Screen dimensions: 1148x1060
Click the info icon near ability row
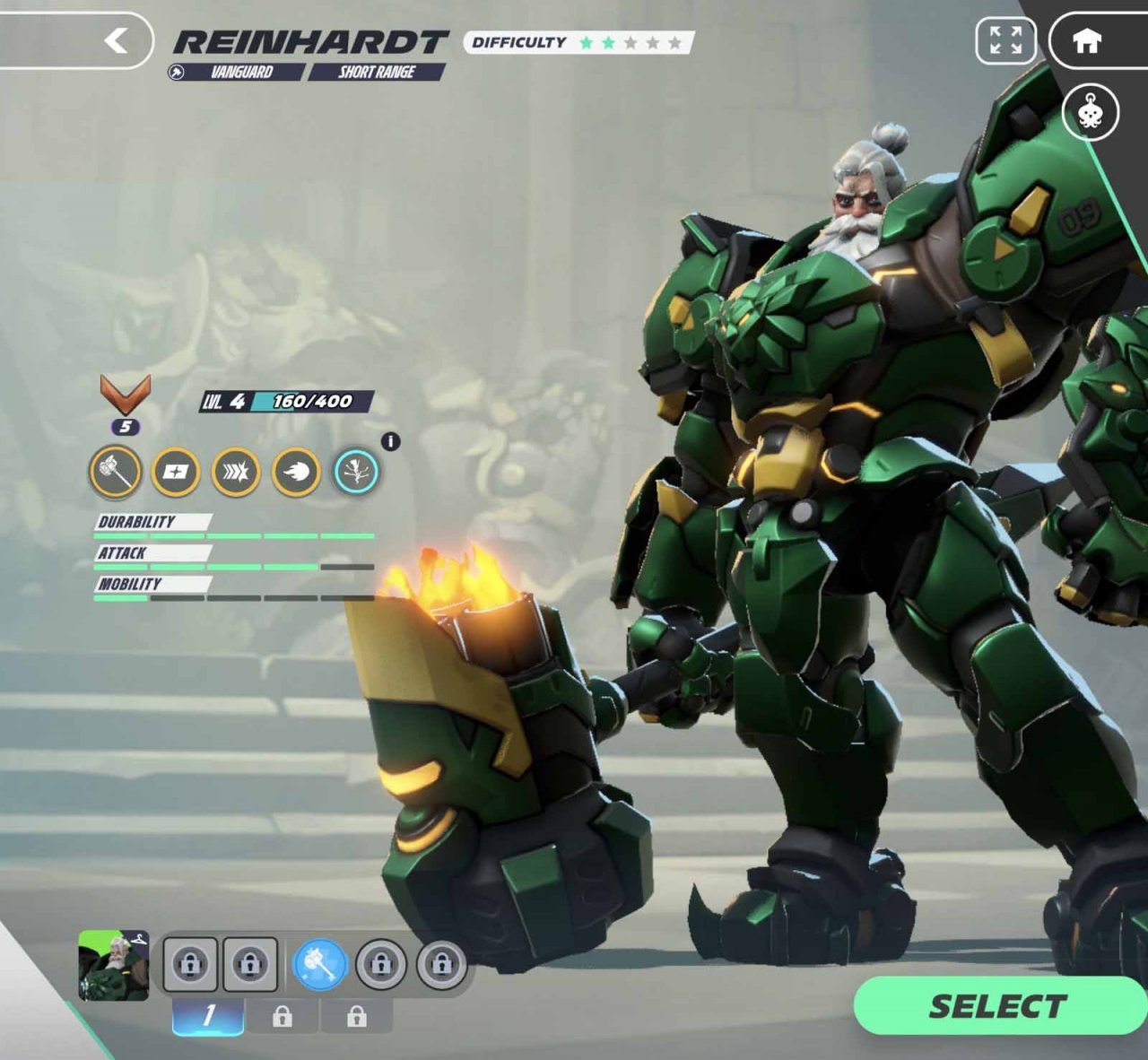coord(389,441)
